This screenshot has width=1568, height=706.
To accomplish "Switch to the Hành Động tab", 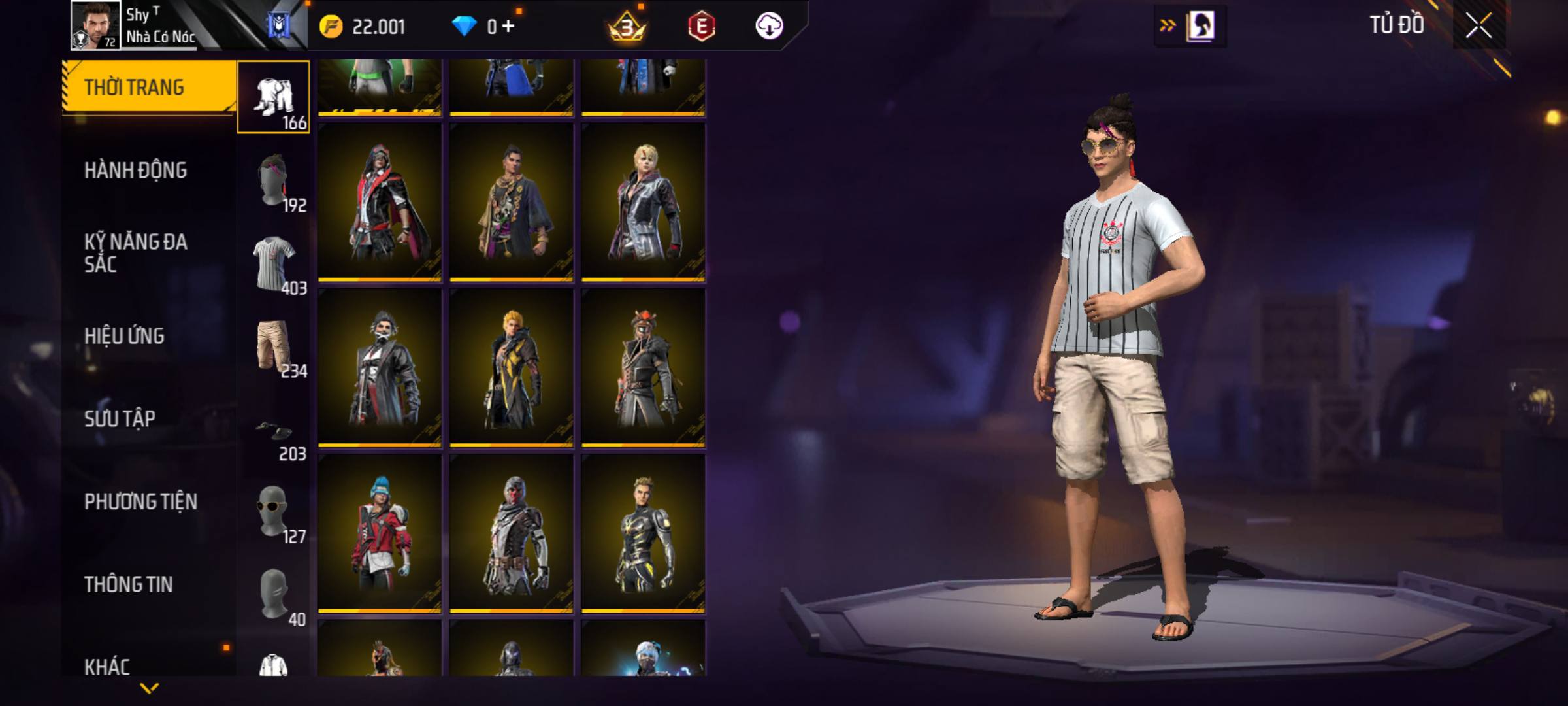I will tap(136, 171).
